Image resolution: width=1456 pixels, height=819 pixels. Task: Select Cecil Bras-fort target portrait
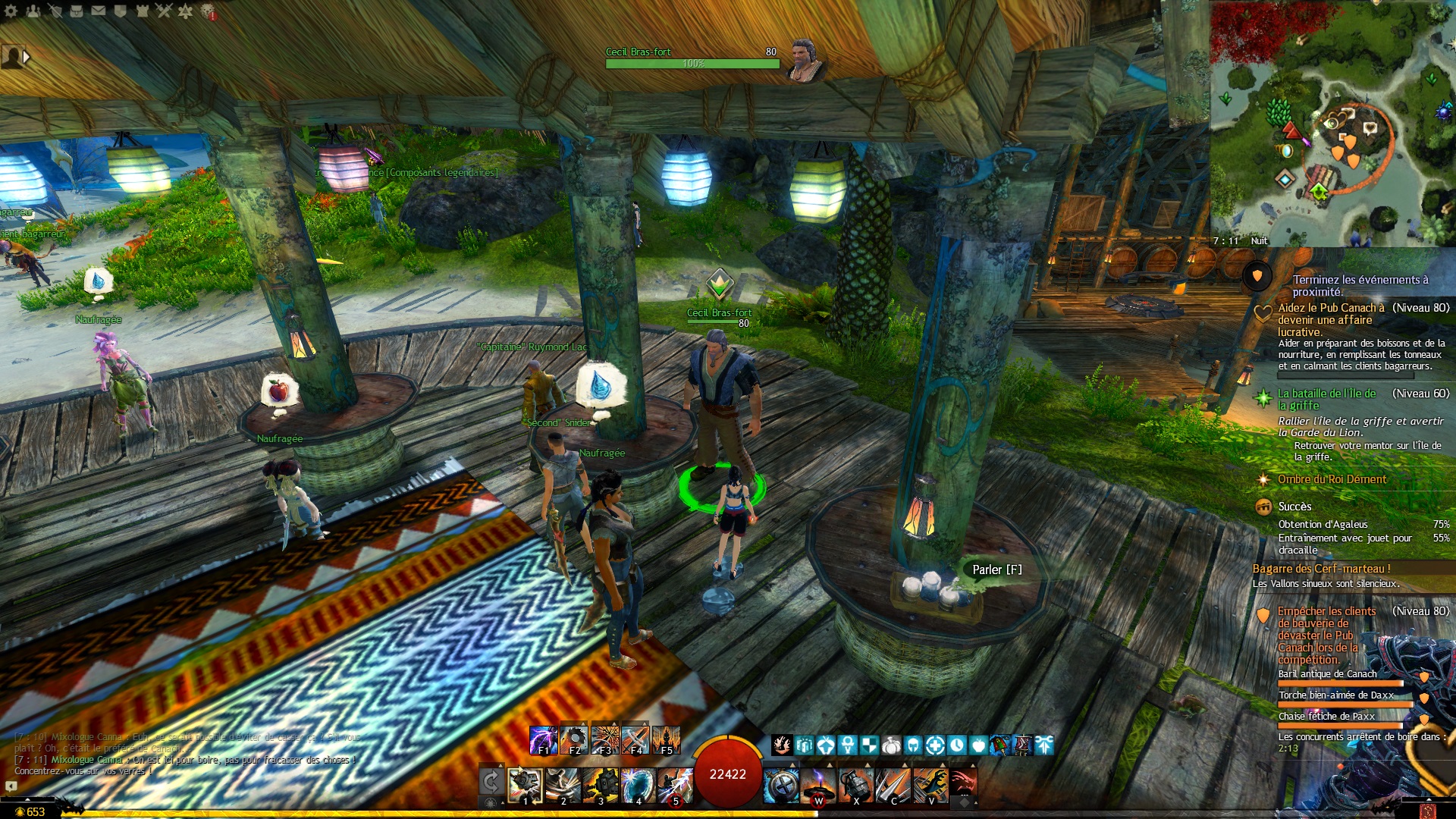[804, 59]
